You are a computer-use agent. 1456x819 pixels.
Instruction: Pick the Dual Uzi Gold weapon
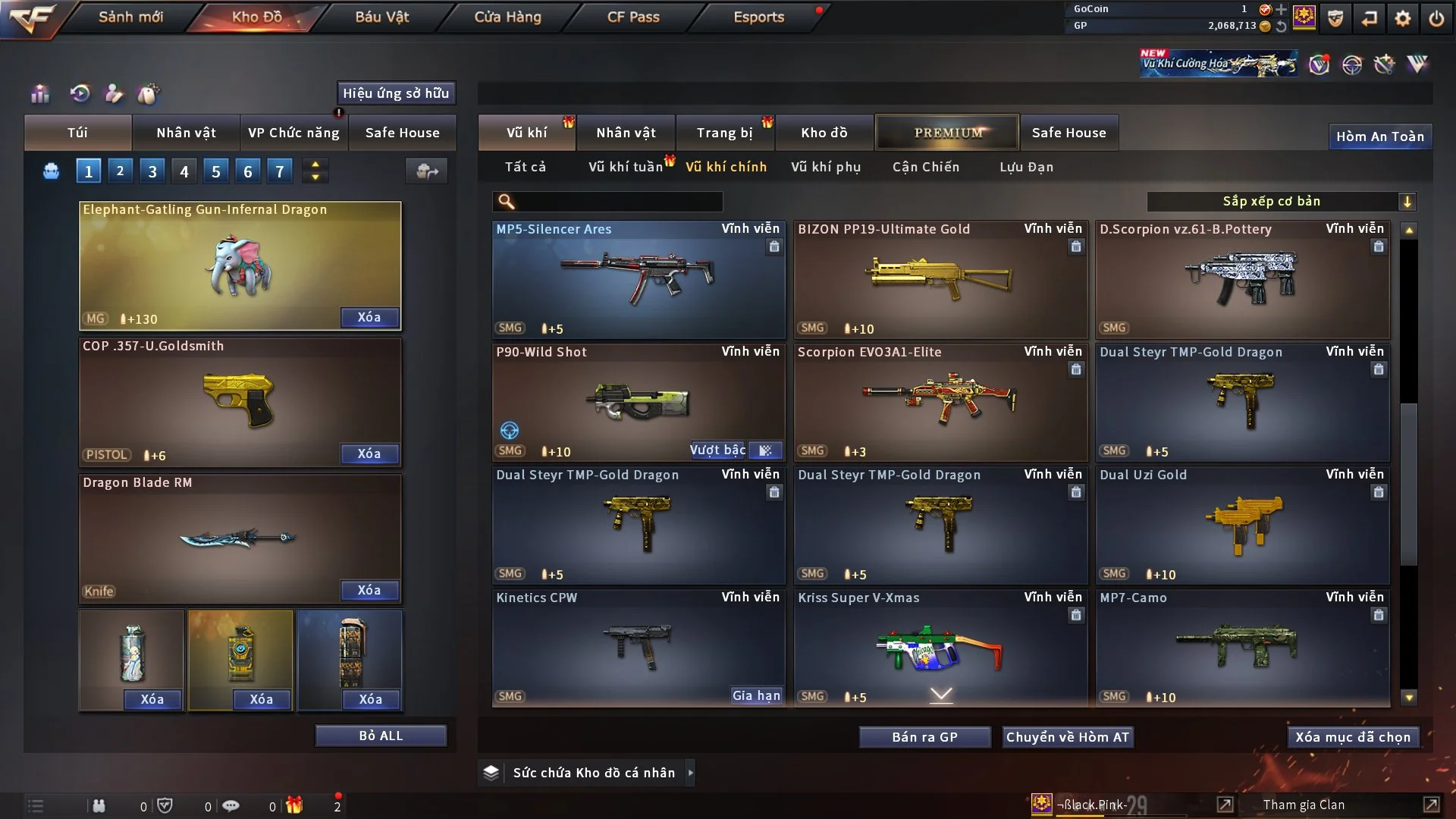point(1242,525)
